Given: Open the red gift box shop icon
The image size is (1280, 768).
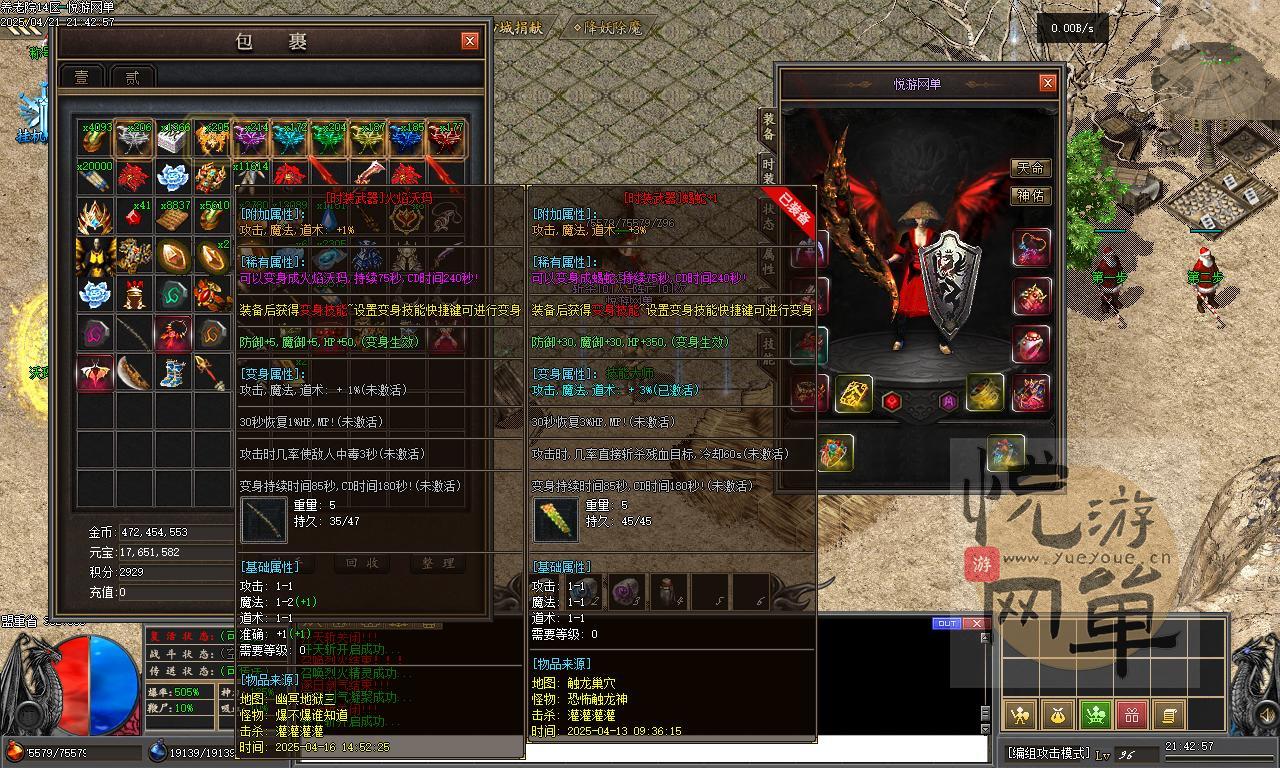Looking at the screenshot, I should [x=1131, y=715].
